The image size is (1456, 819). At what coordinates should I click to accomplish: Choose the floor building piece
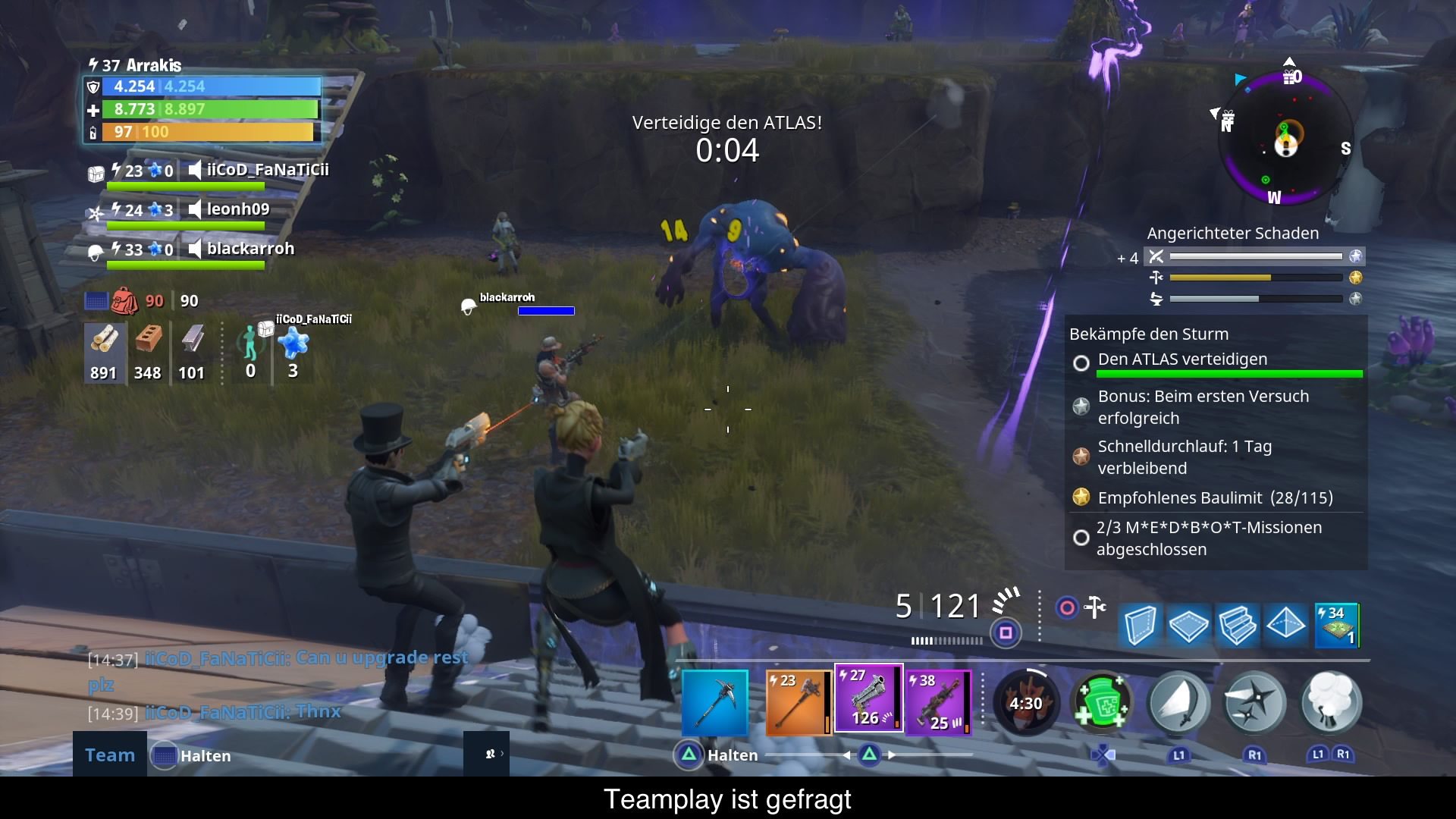pos(1188,625)
